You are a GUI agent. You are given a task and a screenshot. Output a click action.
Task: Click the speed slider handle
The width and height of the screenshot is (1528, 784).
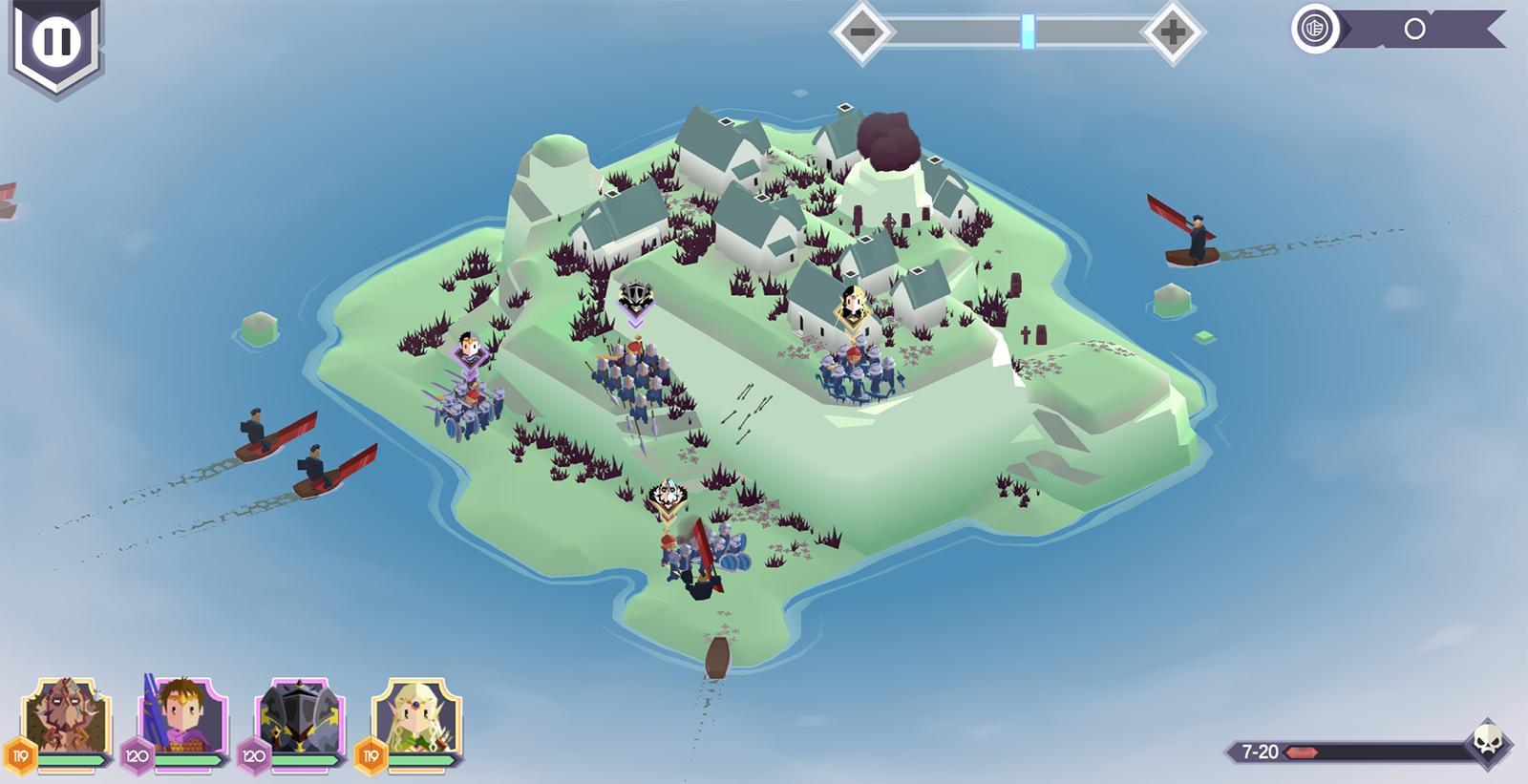point(1028,32)
